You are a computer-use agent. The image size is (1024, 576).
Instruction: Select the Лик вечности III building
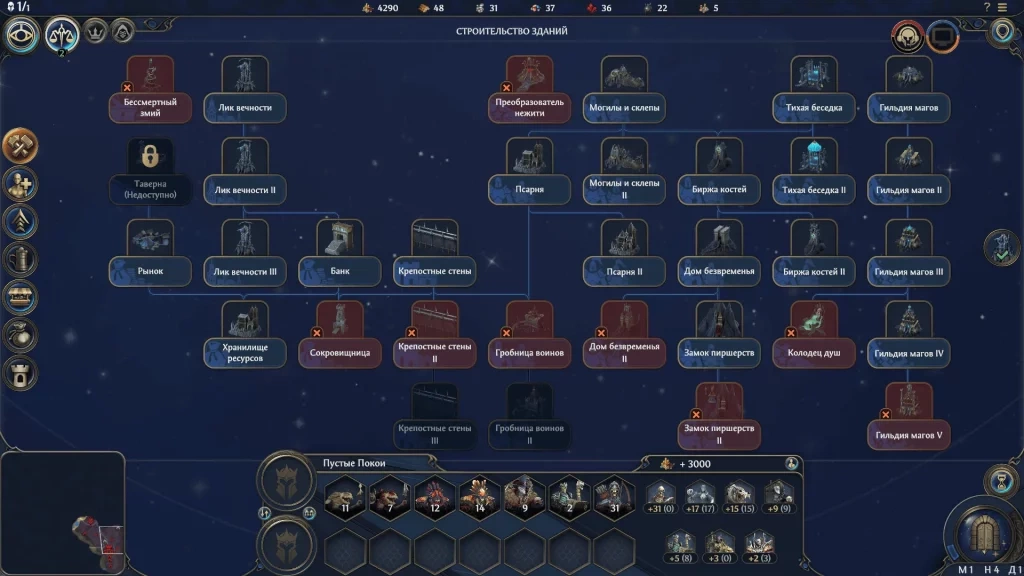[x=245, y=255]
